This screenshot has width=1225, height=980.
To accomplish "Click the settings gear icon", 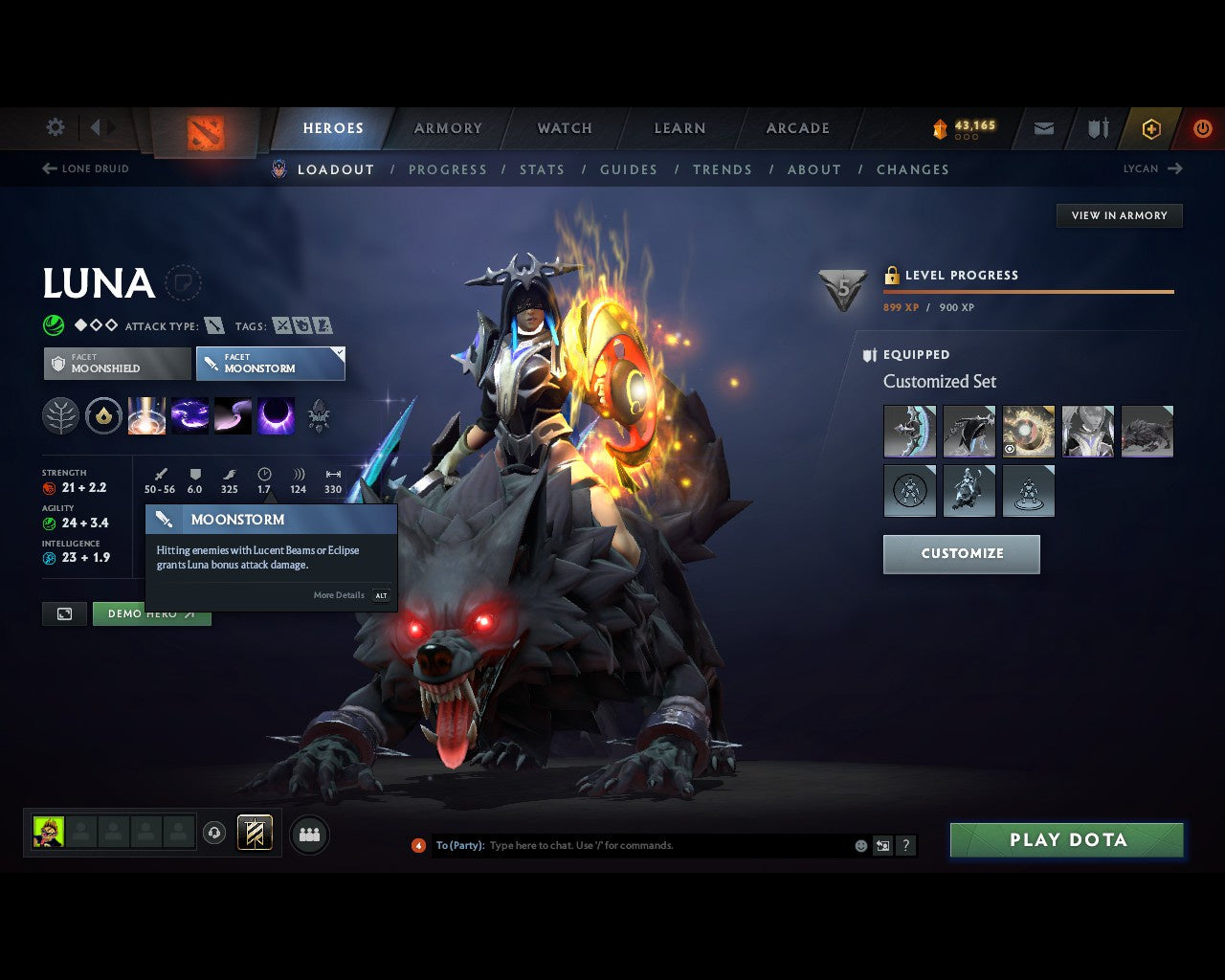I will coord(55,127).
